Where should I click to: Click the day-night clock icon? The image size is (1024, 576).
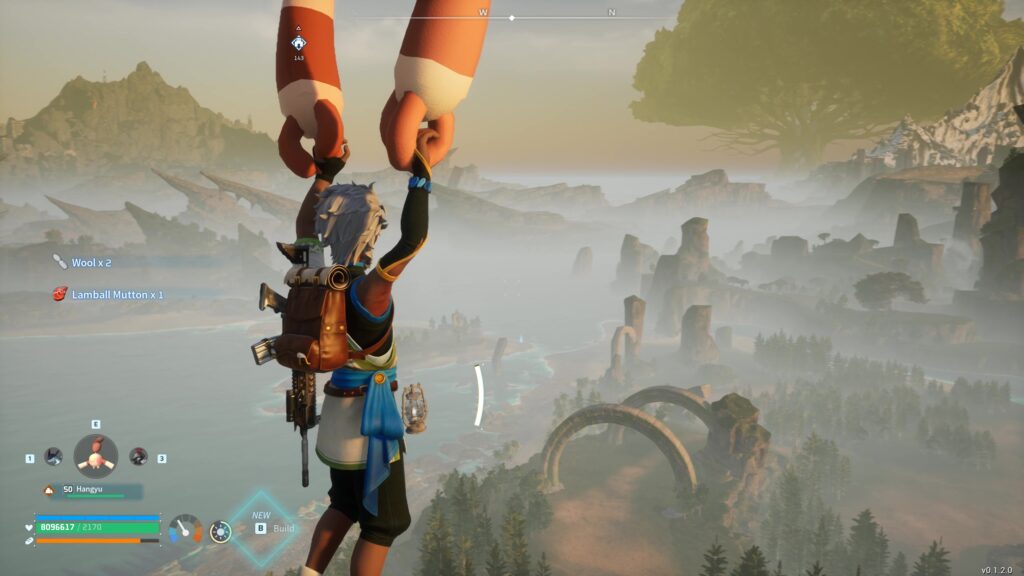(220, 531)
